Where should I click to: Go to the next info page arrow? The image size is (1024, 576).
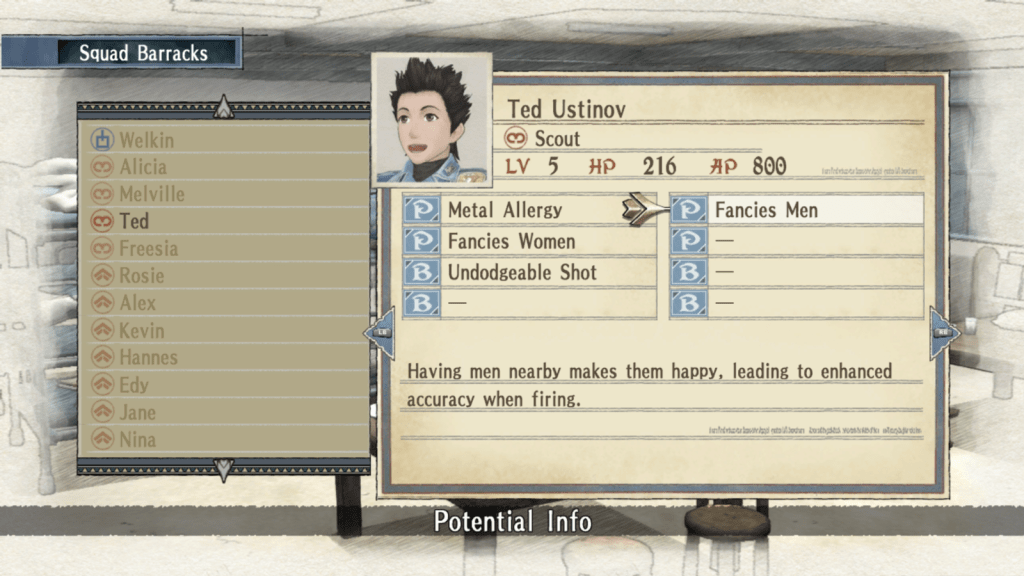(943, 333)
